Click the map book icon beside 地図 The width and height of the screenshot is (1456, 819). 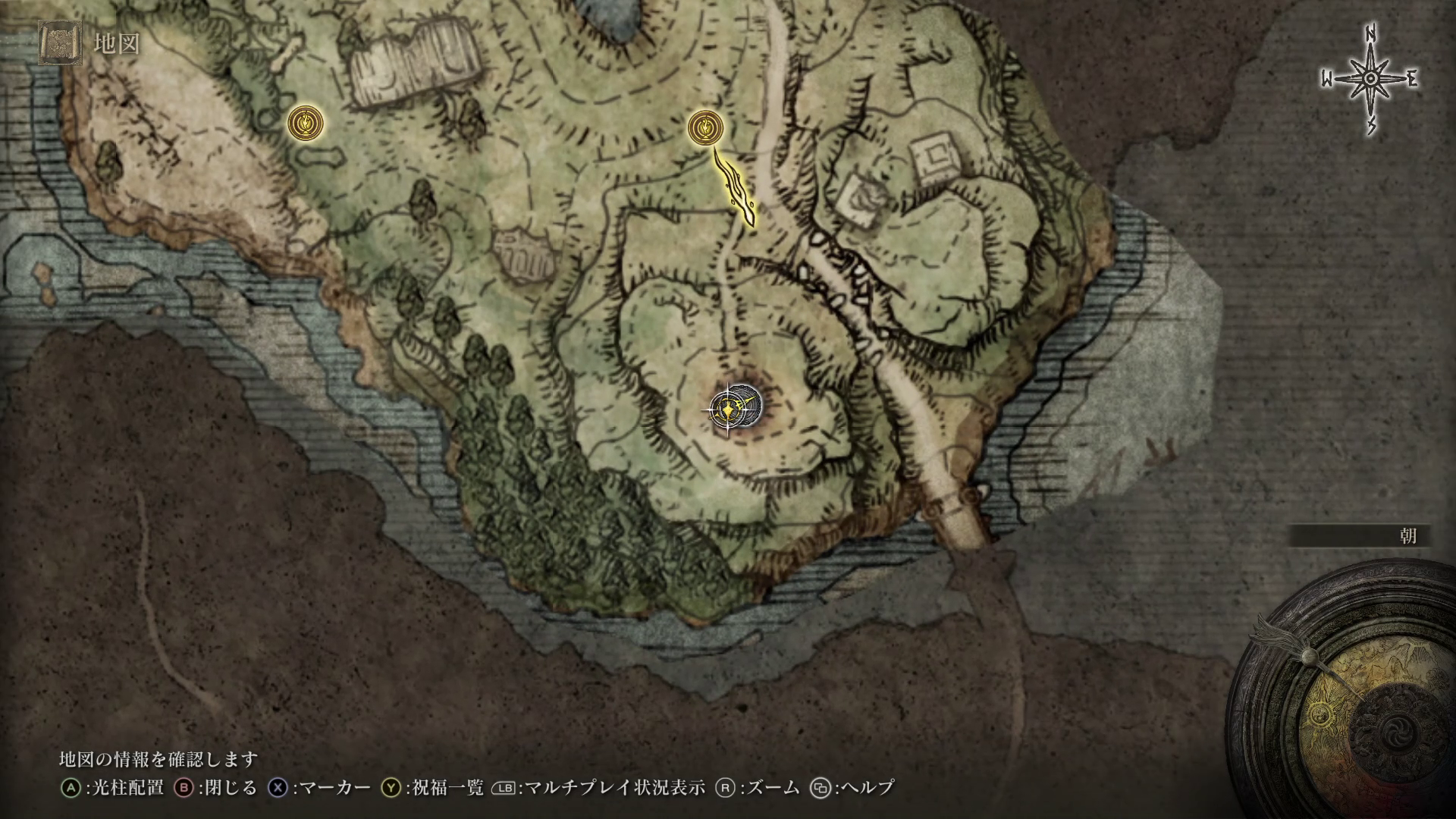click(60, 43)
